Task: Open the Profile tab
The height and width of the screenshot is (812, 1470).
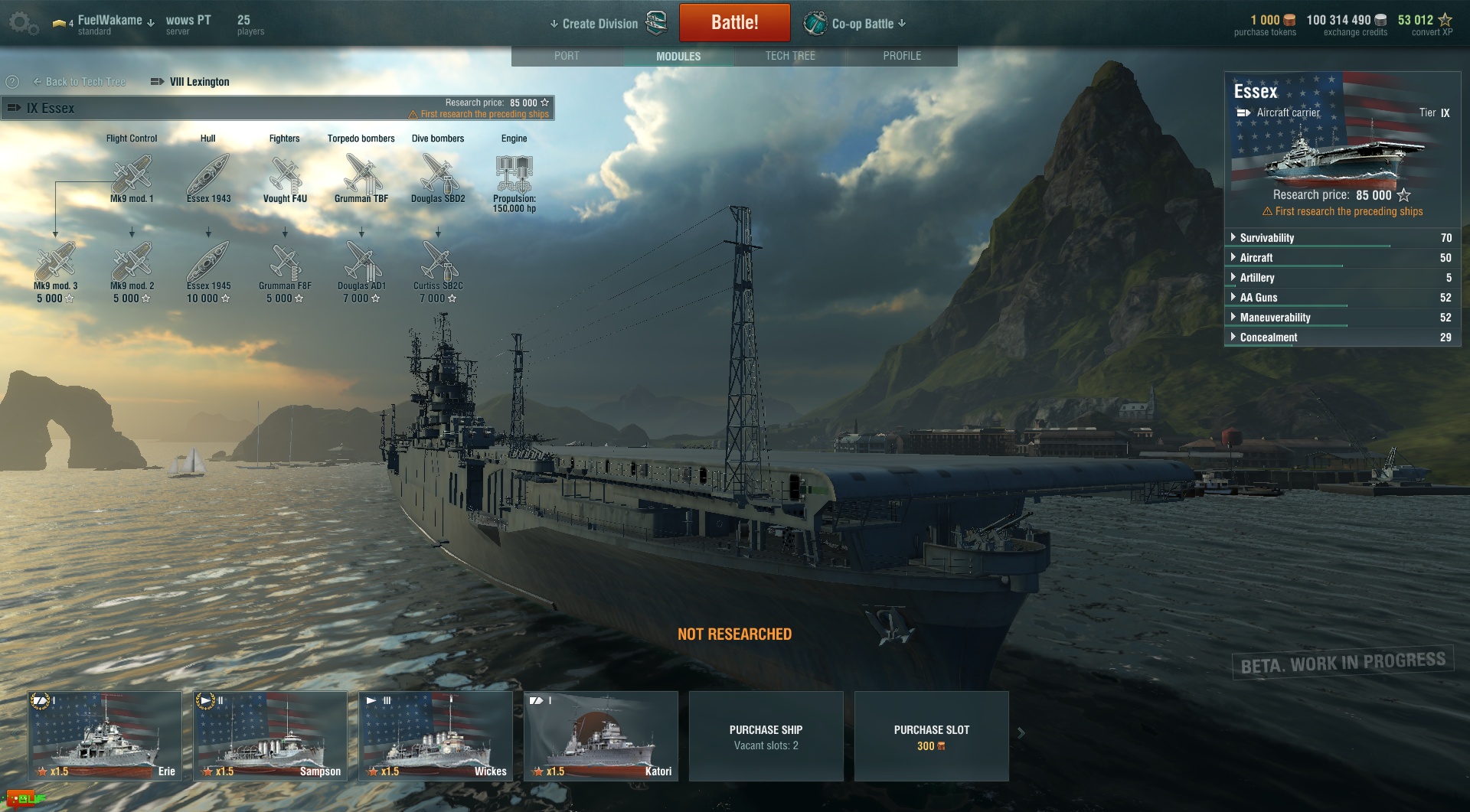Action: point(902,56)
